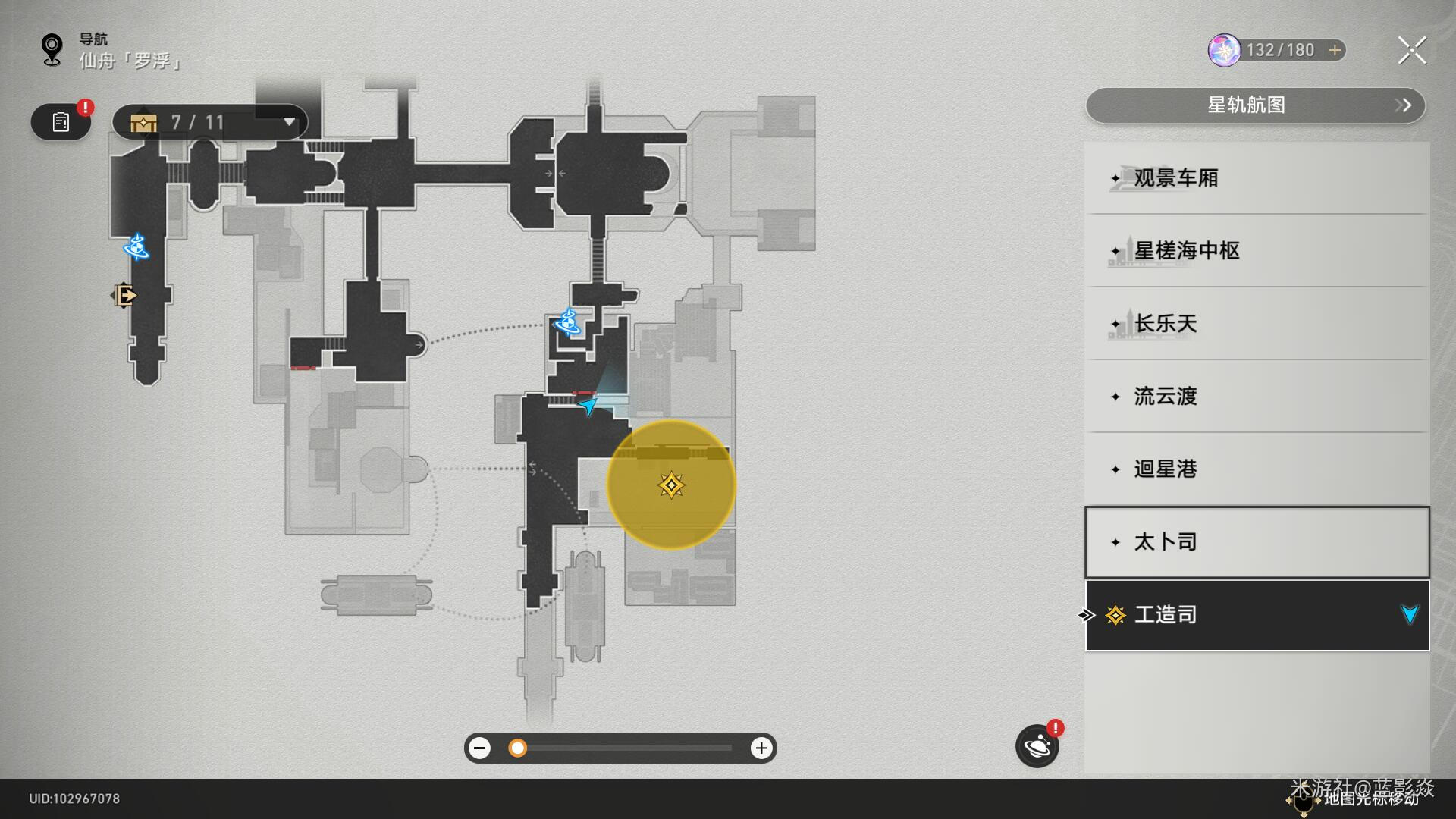Zoom in the map with plus button
Image resolution: width=1456 pixels, height=819 pixels.
[x=761, y=748]
